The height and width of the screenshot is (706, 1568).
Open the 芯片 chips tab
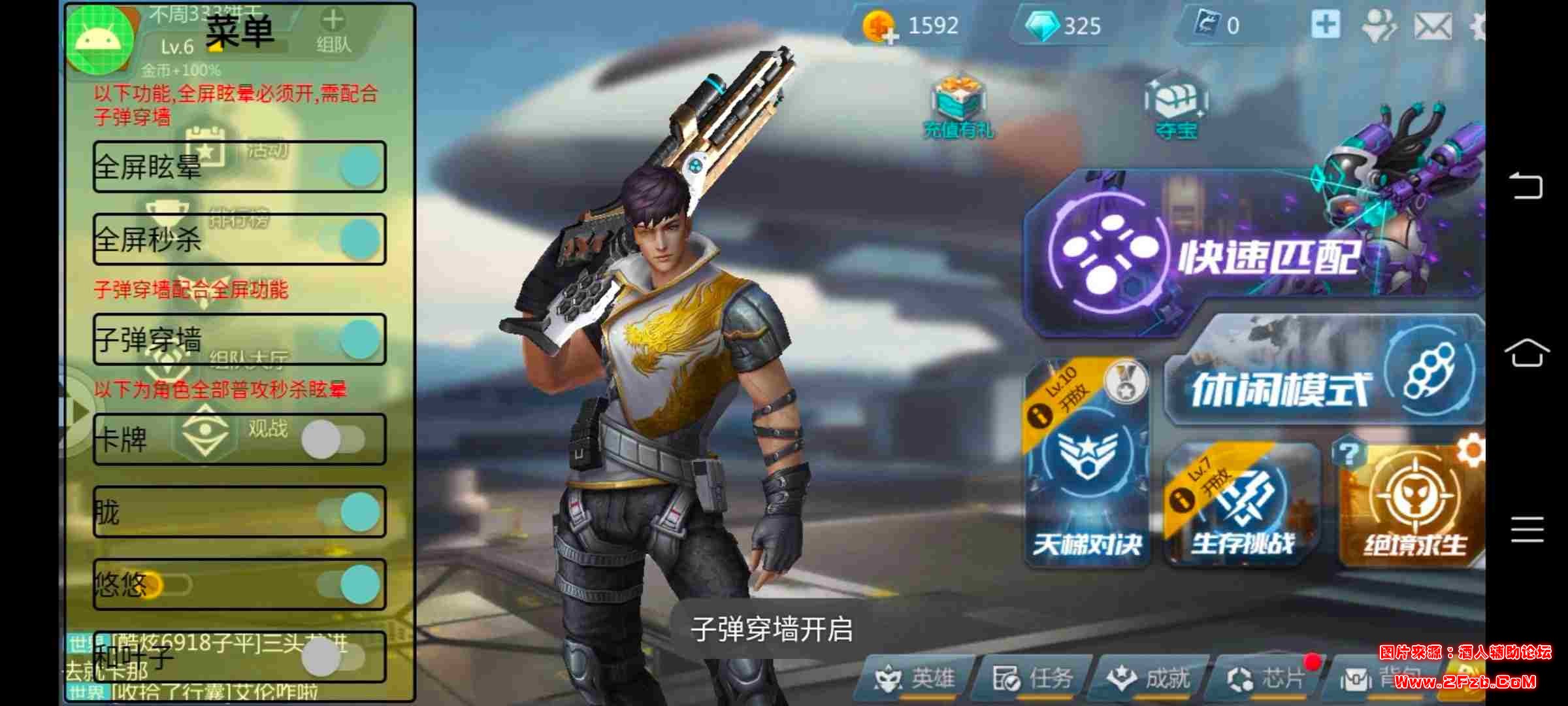(1266, 679)
